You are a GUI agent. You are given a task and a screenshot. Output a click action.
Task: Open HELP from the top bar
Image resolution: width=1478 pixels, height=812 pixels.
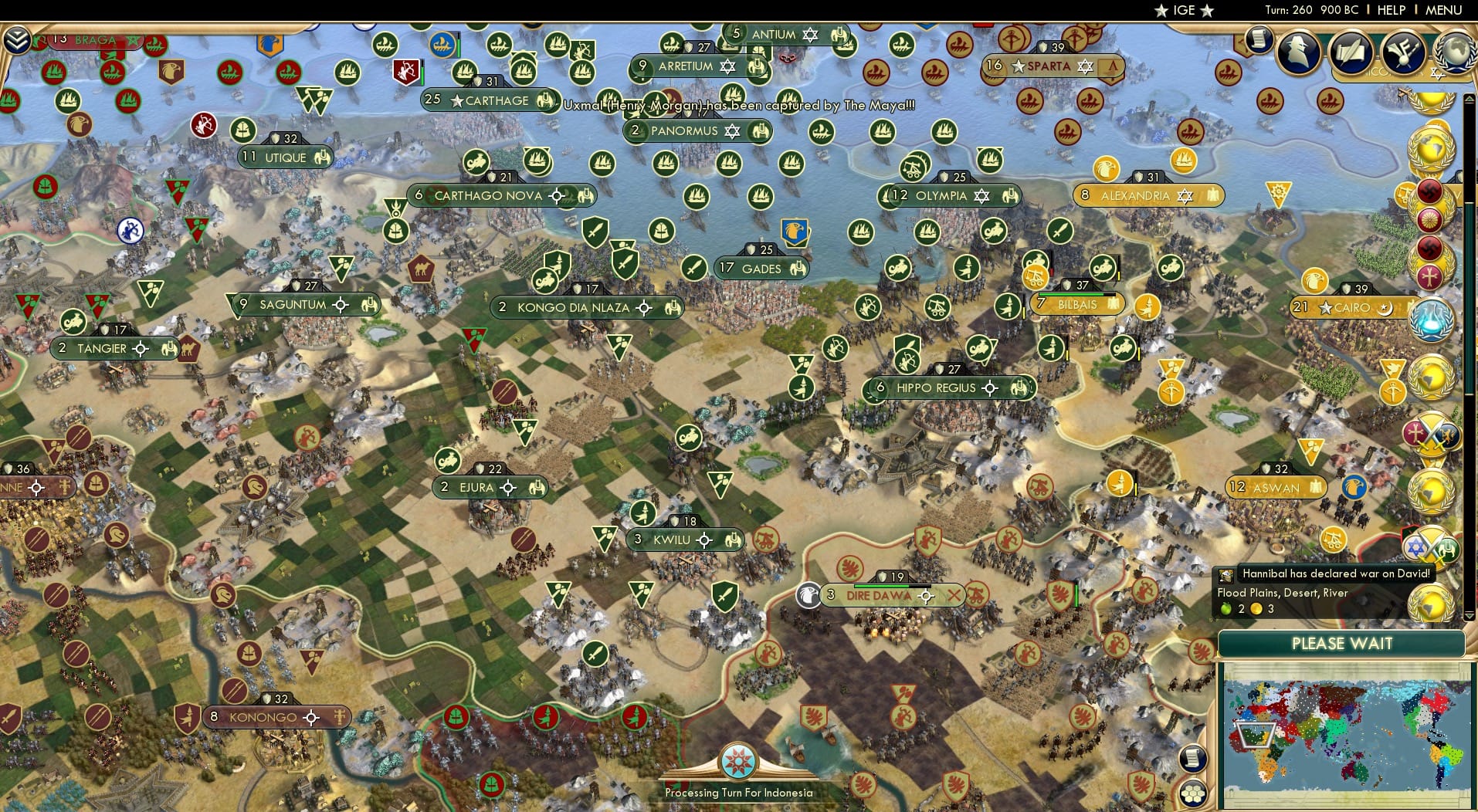(1392, 10)
